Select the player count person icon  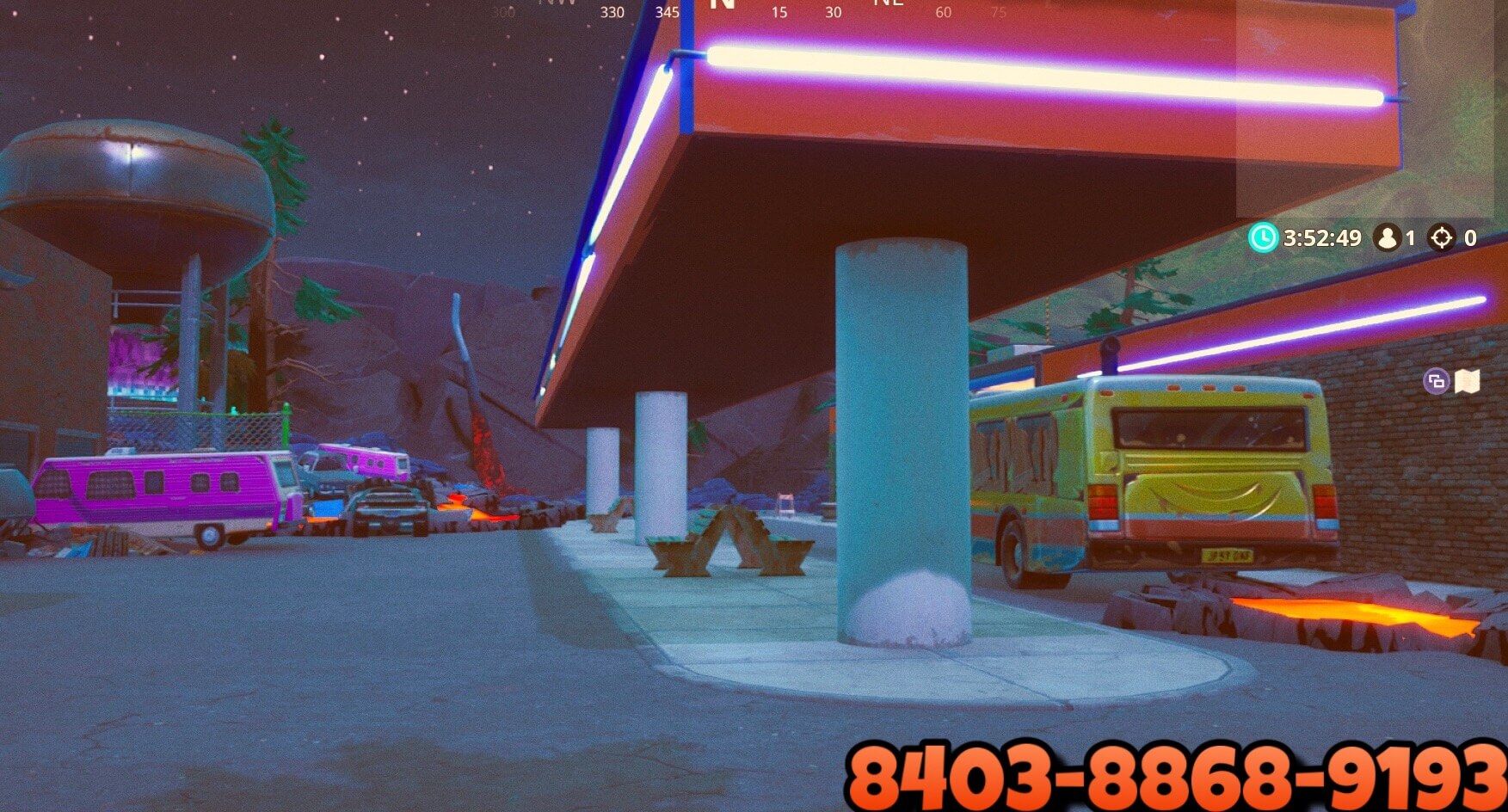1386,238
